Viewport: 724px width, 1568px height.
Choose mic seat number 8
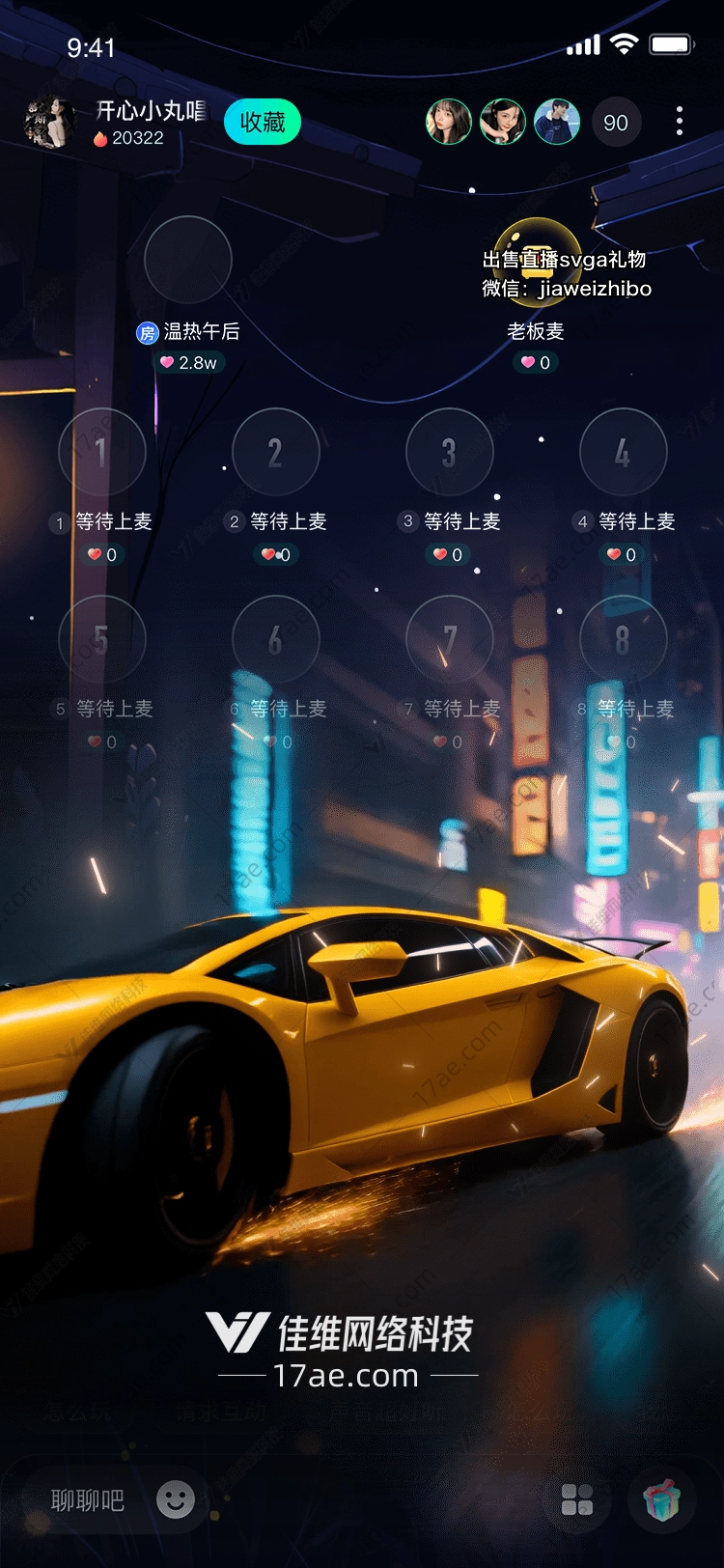tap(623, 639)
